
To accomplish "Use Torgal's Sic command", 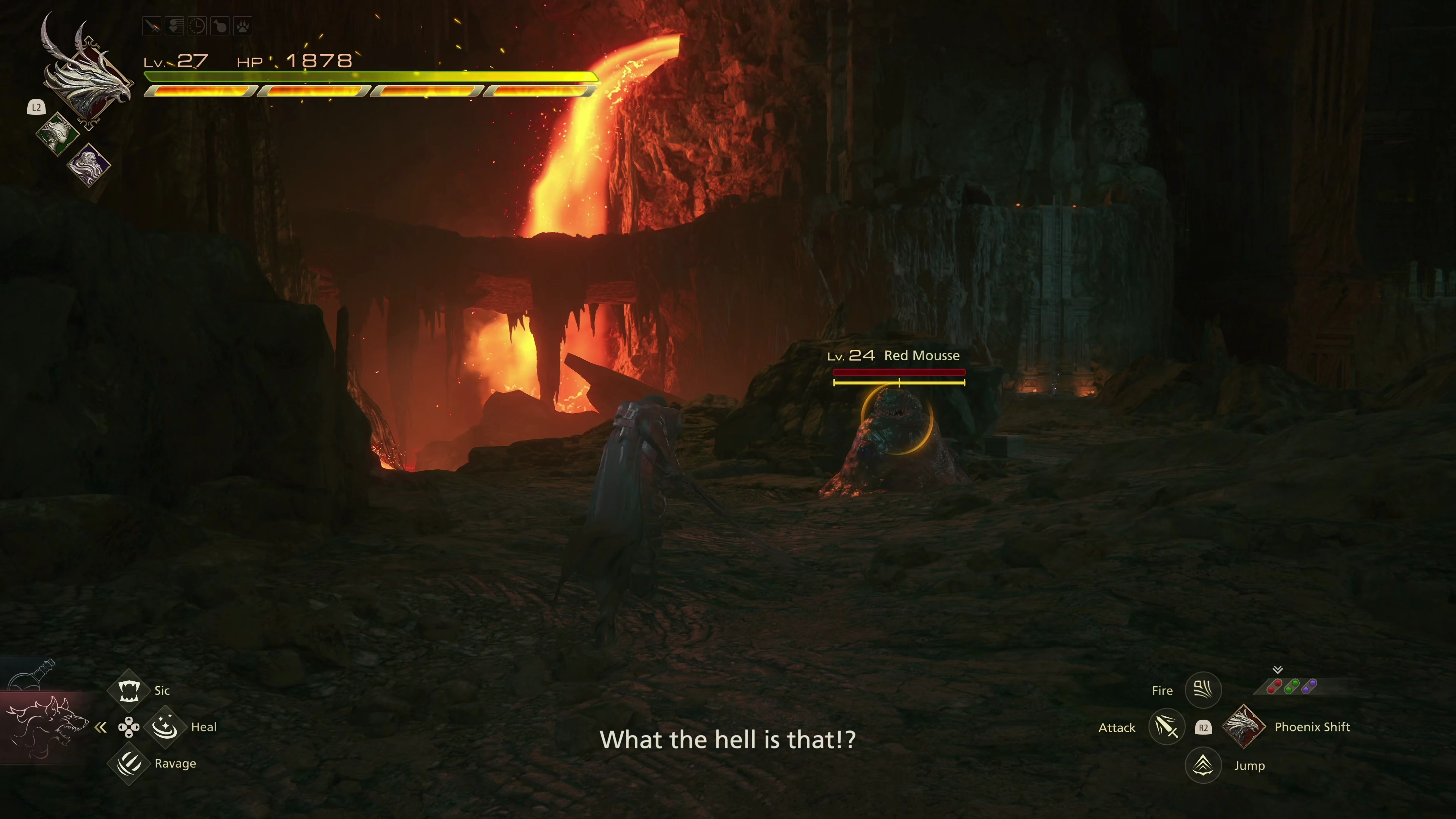I will (x=128, y=690).
